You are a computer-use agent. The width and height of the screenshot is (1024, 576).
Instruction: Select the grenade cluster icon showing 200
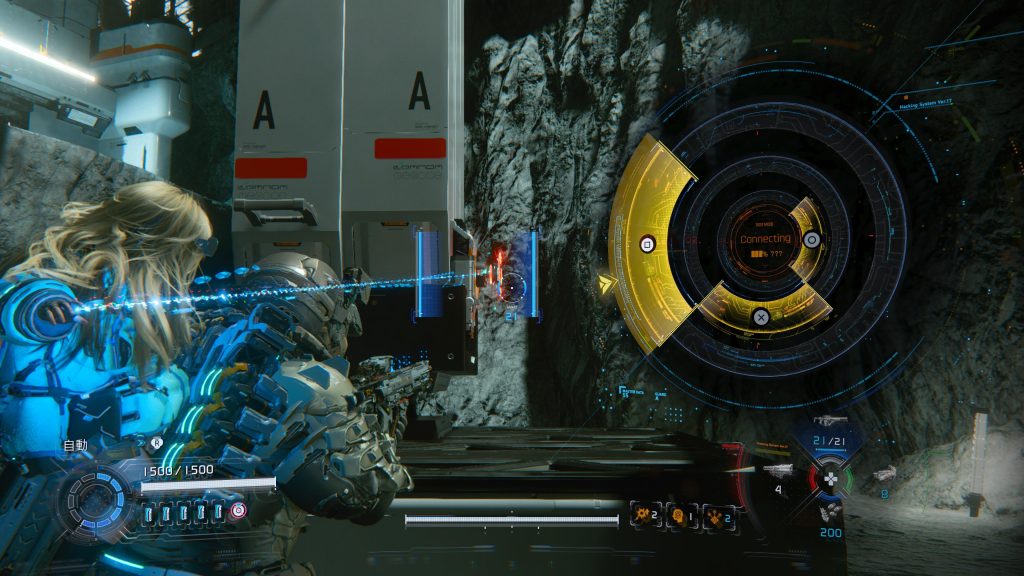[x=829, y=512]
